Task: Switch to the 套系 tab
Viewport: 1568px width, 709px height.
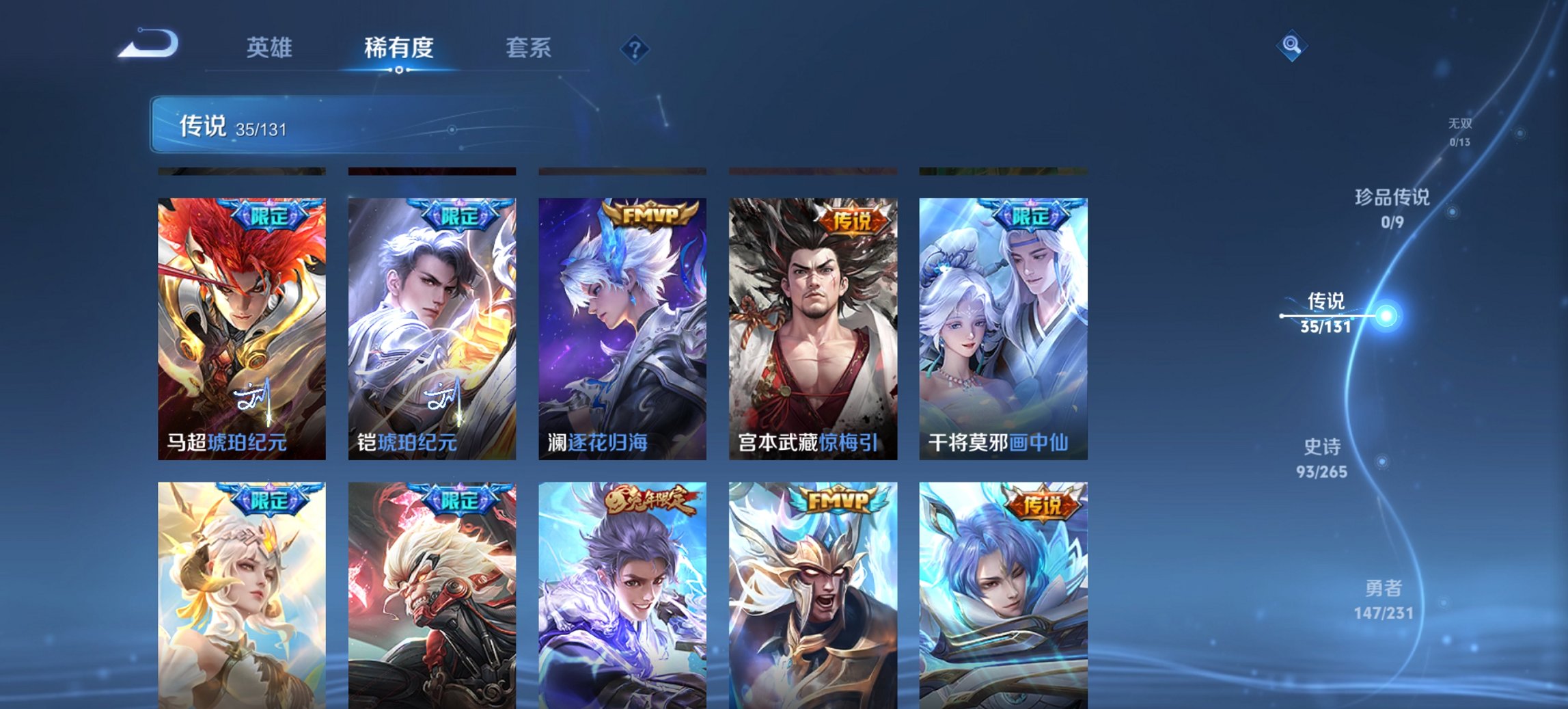Action: 528,47
